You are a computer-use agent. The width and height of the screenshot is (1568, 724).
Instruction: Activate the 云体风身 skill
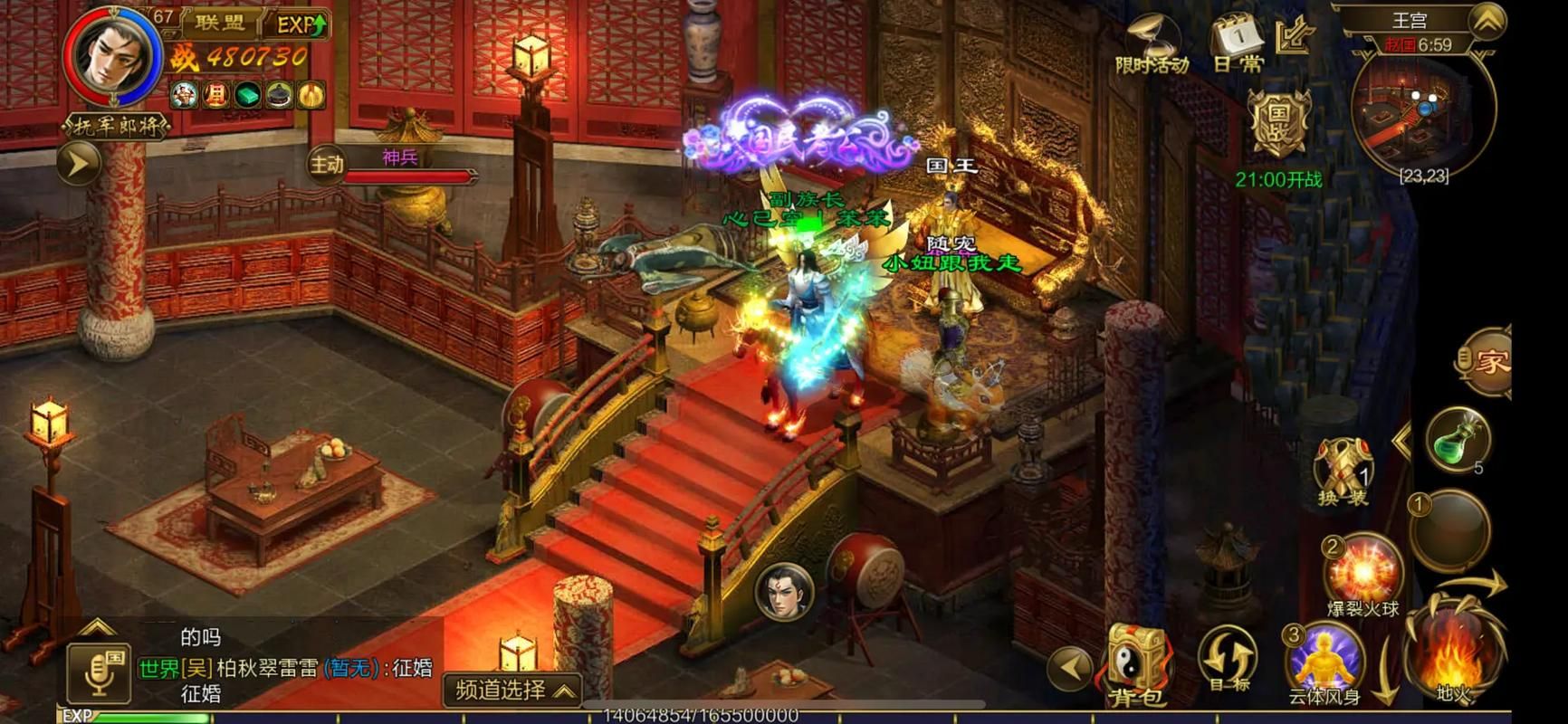[1324, 664]
